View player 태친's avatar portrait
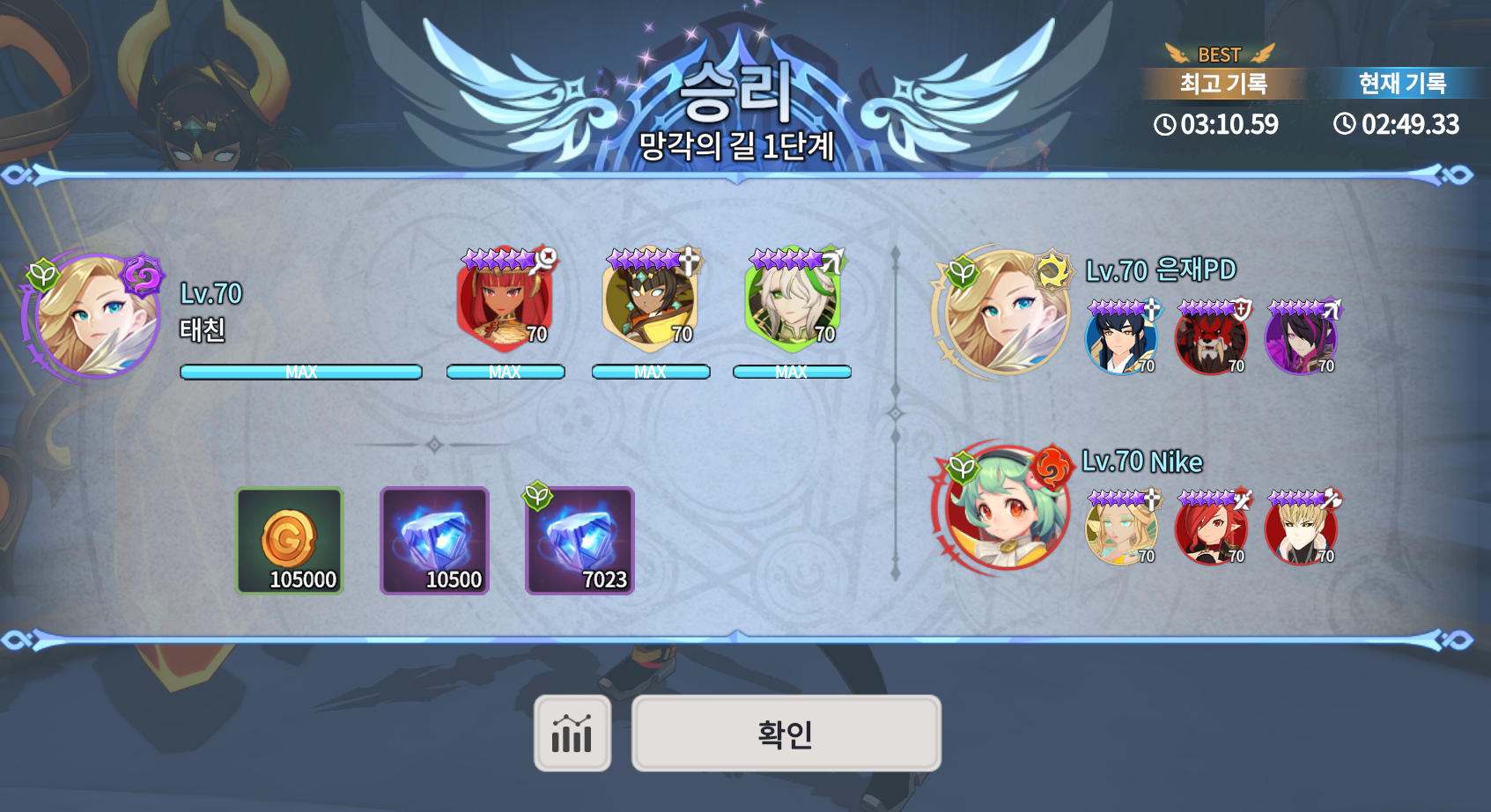This screenshot has width=1491, height=812. 93,315
